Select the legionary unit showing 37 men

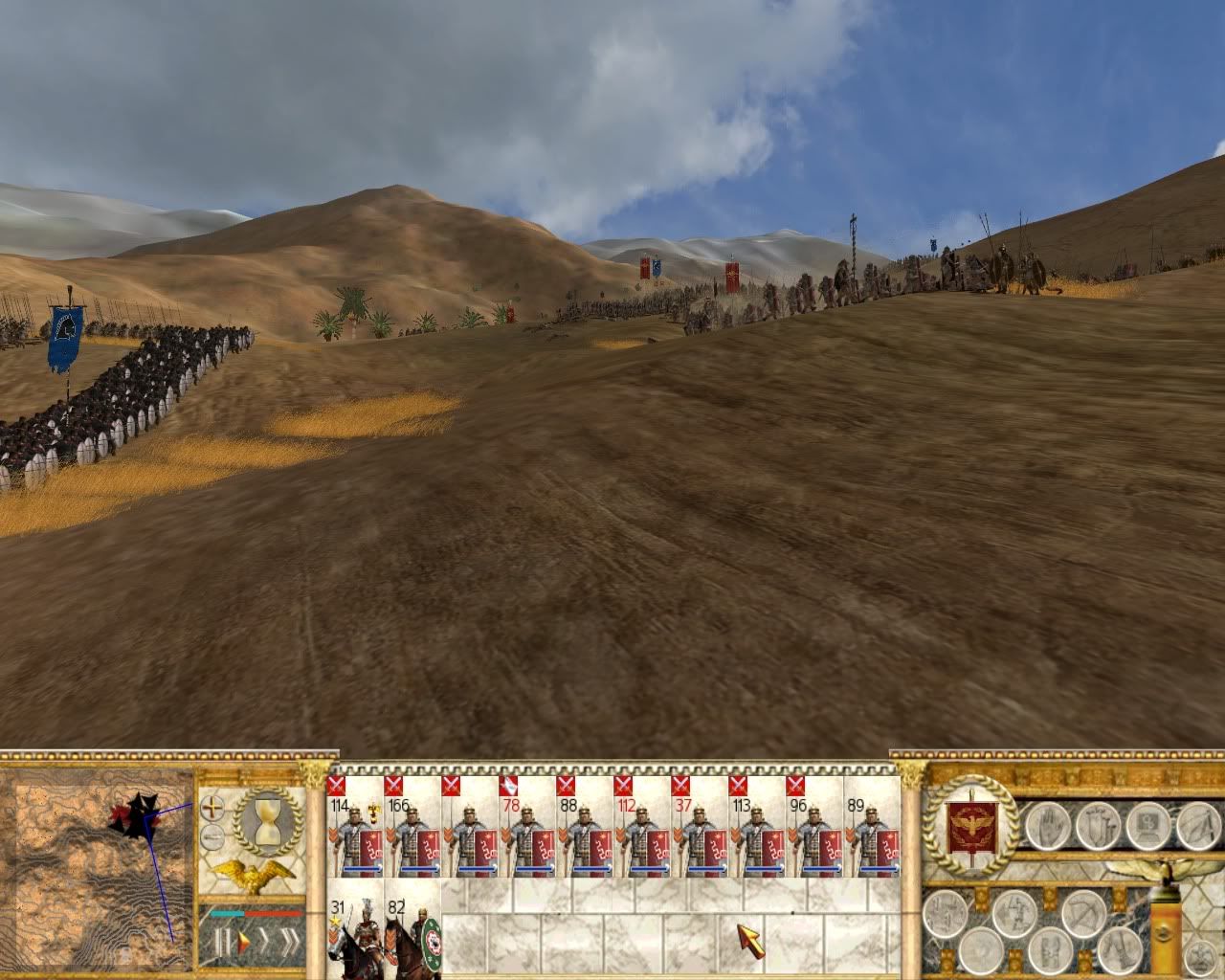click(700, 835)
